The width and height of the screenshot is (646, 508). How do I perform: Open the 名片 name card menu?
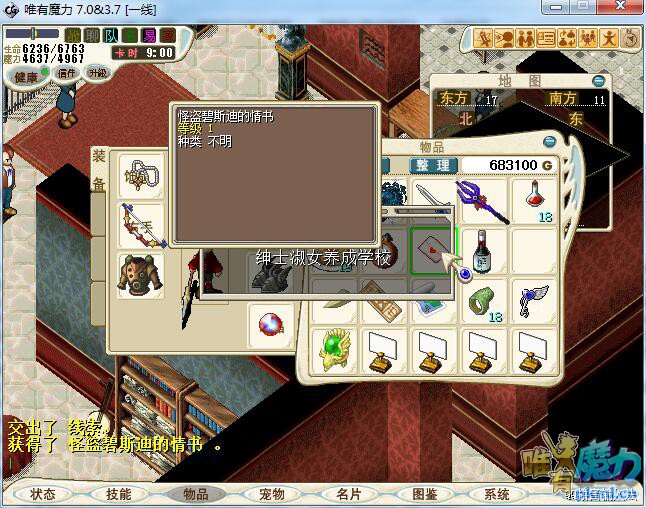tap(348, 494)
